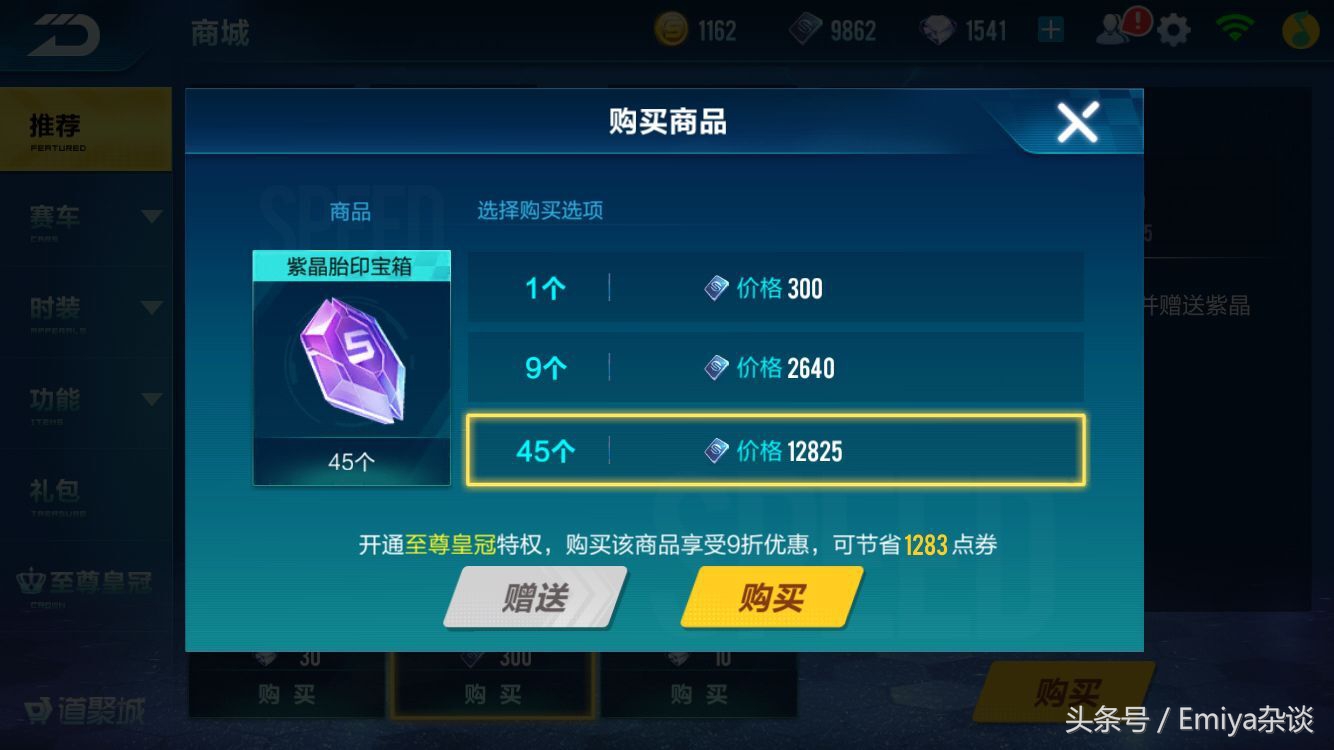The height and width of the screenshot is (750, 1334).
Task: Click the yellow 购买 buy button
Action: point(772,597)
